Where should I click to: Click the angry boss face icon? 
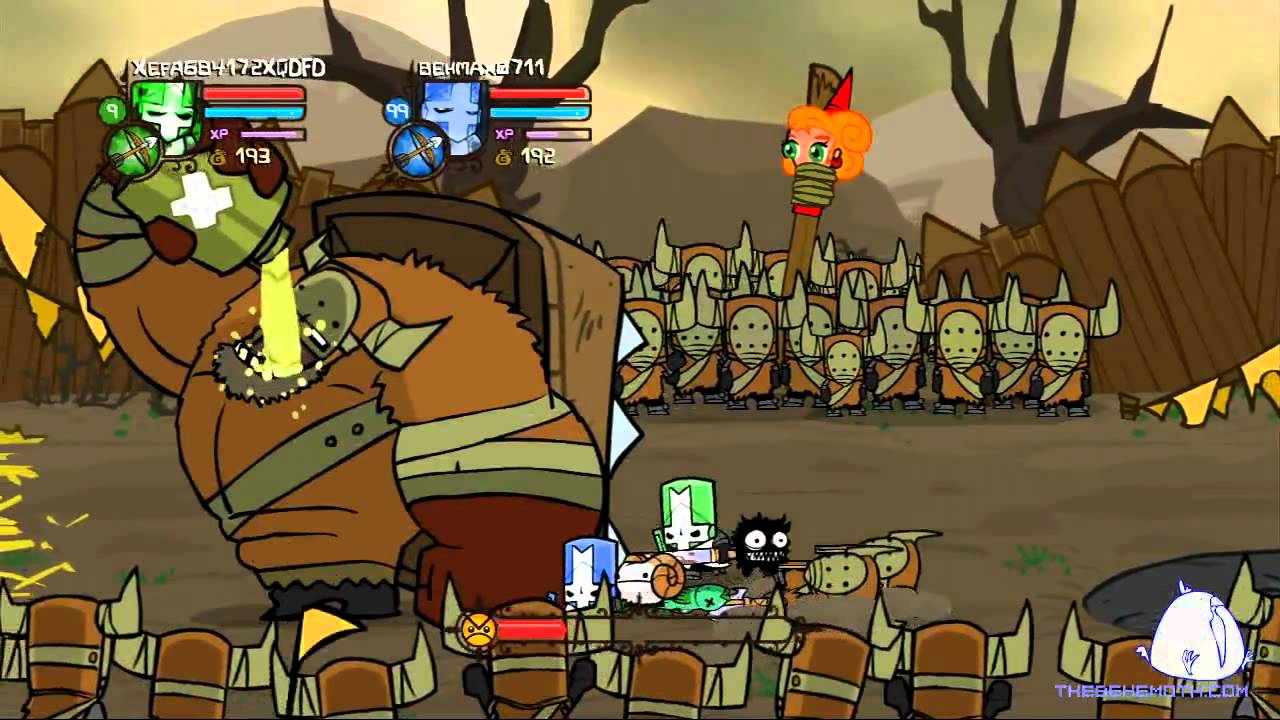[477, 630]
